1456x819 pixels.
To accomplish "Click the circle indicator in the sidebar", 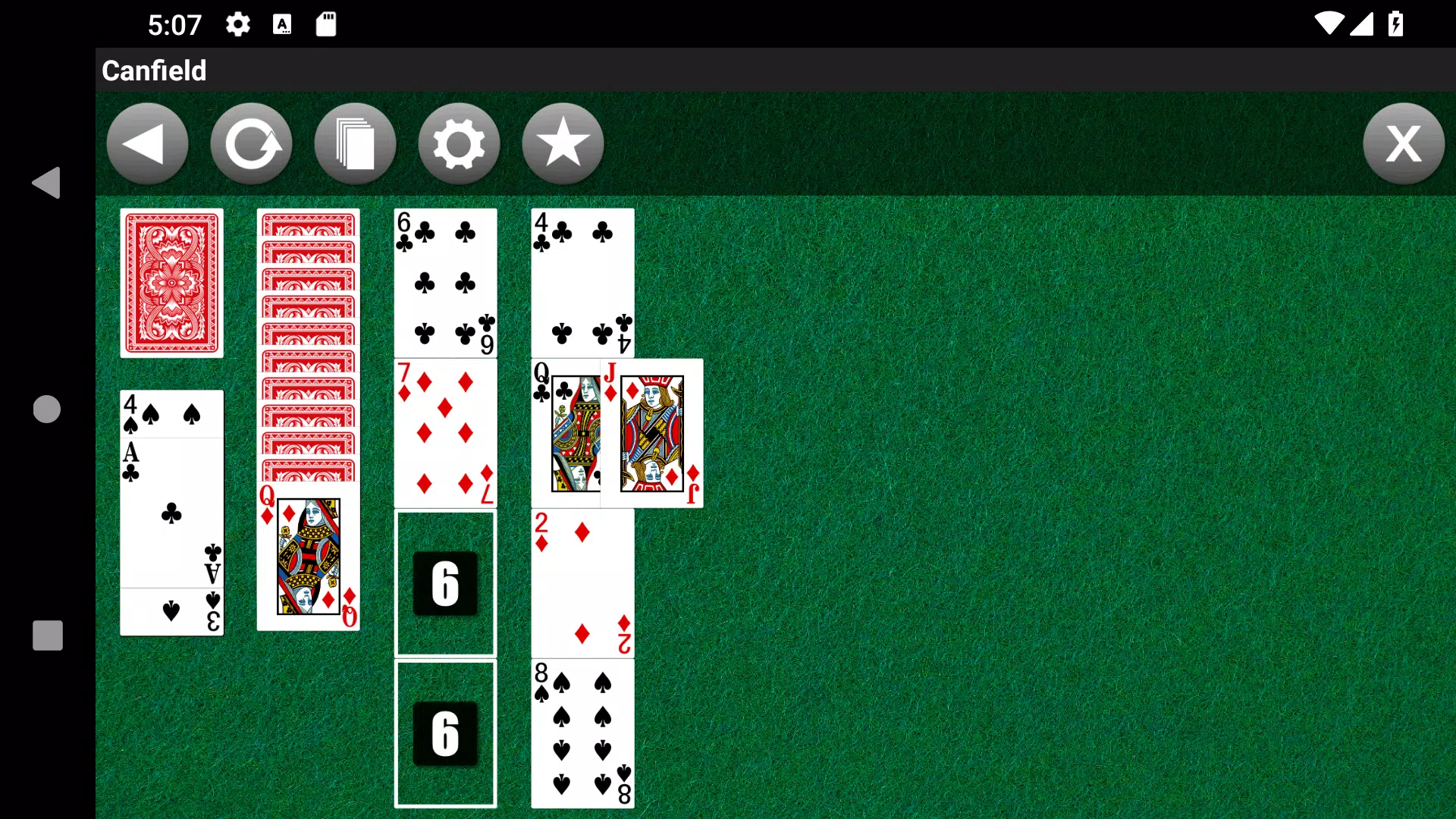I will 47,408.
